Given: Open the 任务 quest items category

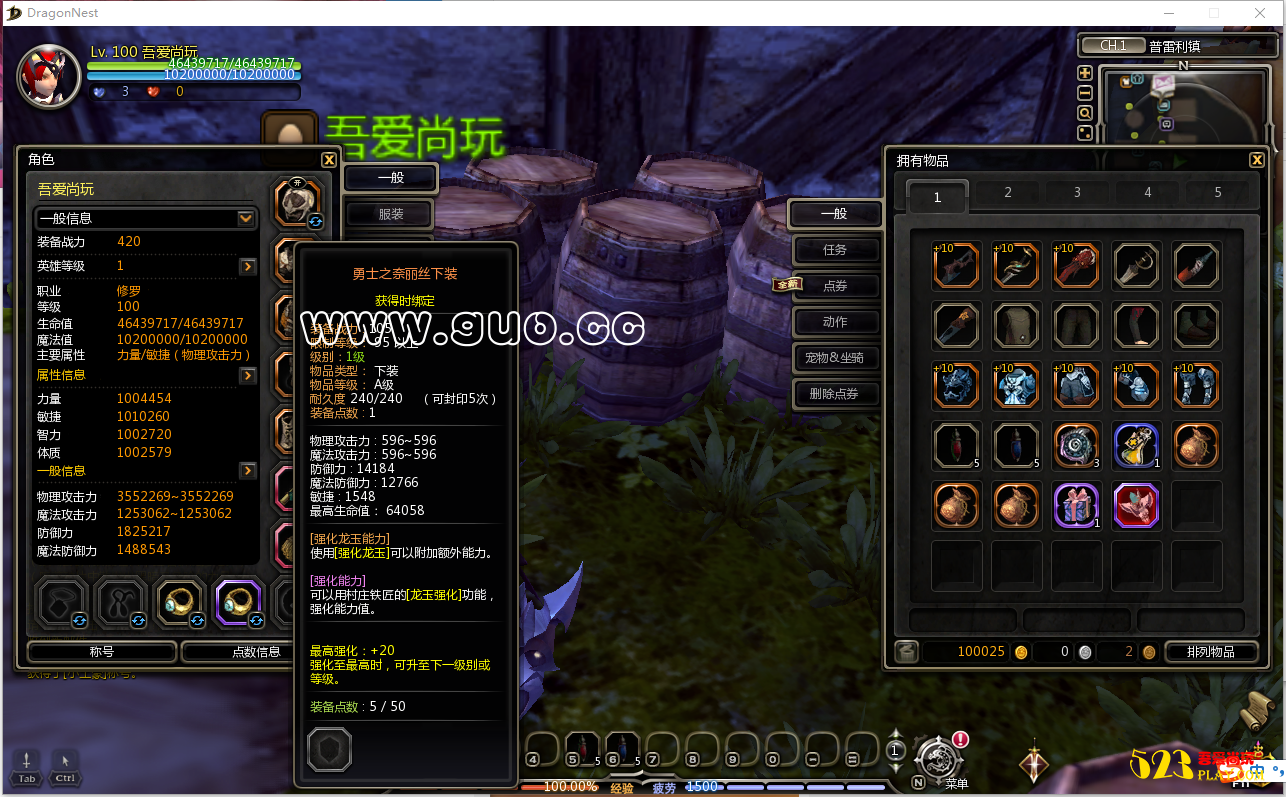Looking at the screenshot, I should tap(835, 250).
